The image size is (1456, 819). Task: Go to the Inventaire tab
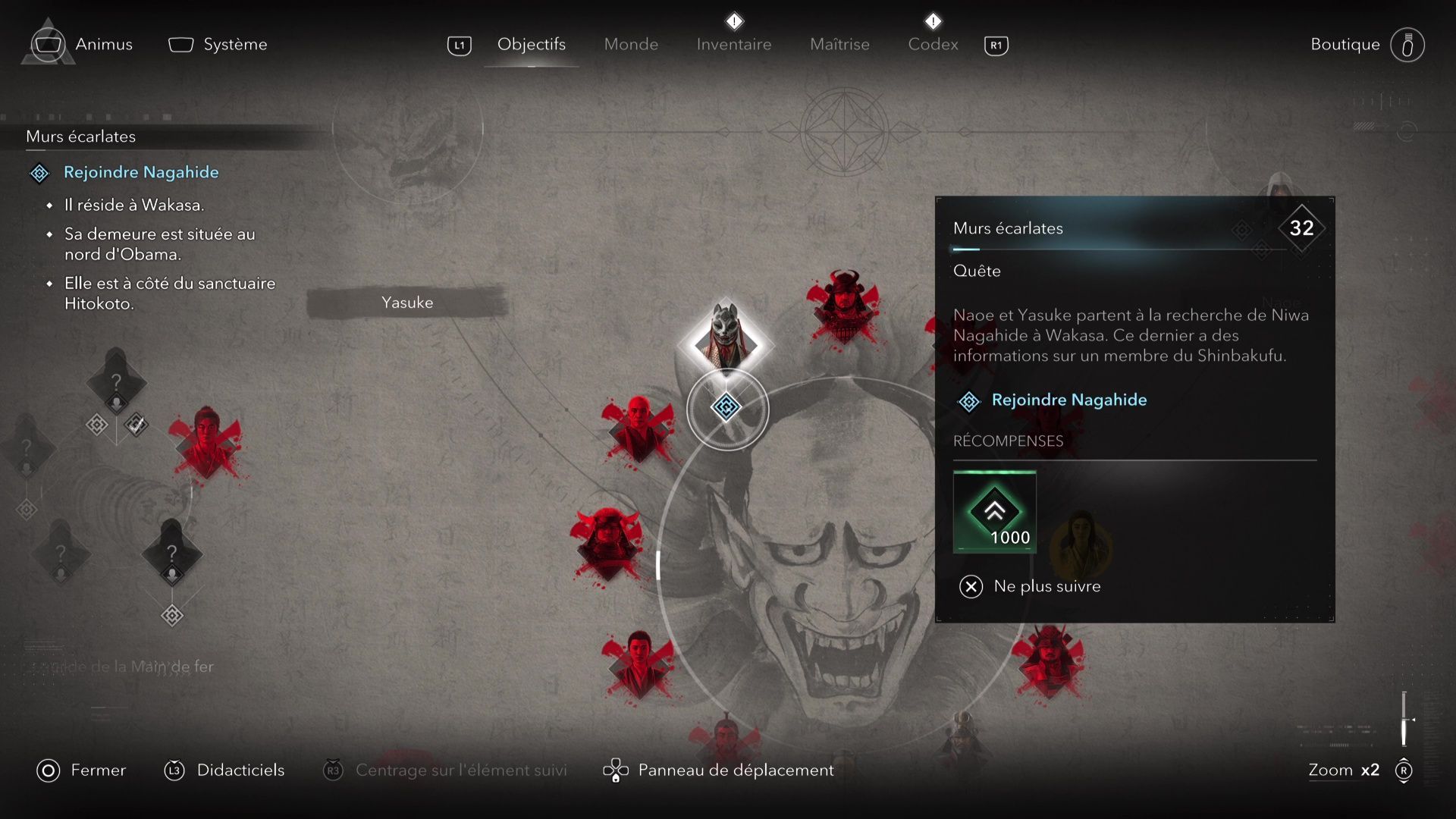tap(733, 45)
